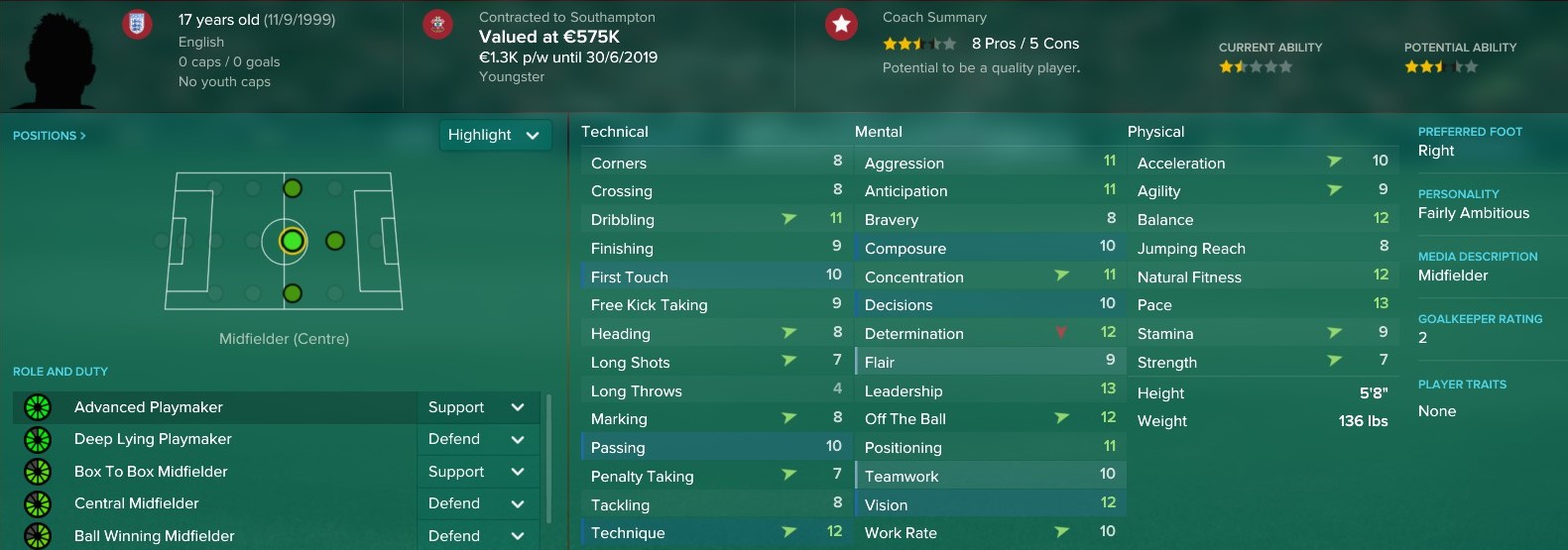Screen dimensions: 1568x550
Task: Open the Coach Summary star icon
Action: pyautogui.click(x=841, y=24)
